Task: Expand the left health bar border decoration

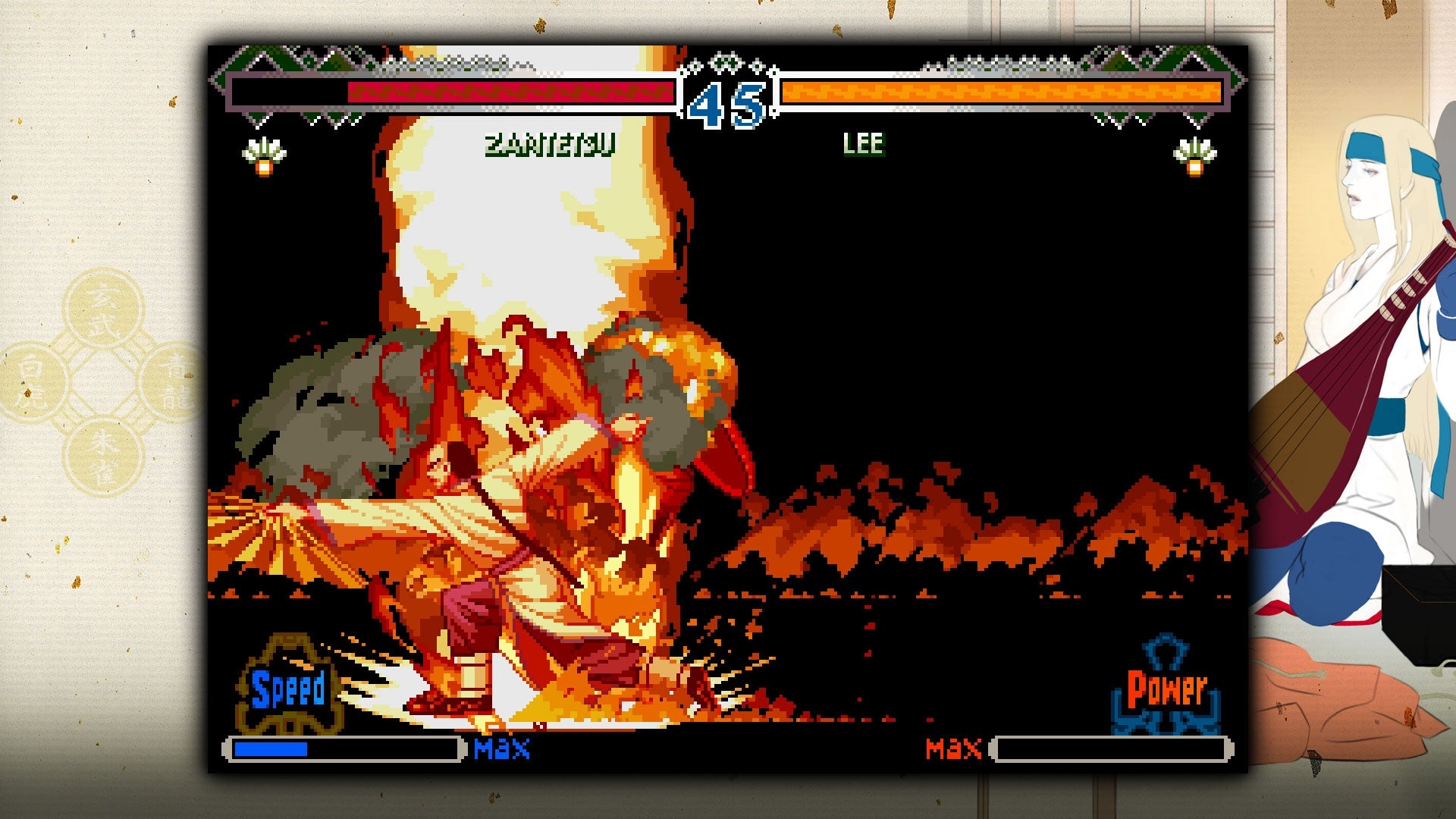Action: (250, 93)
